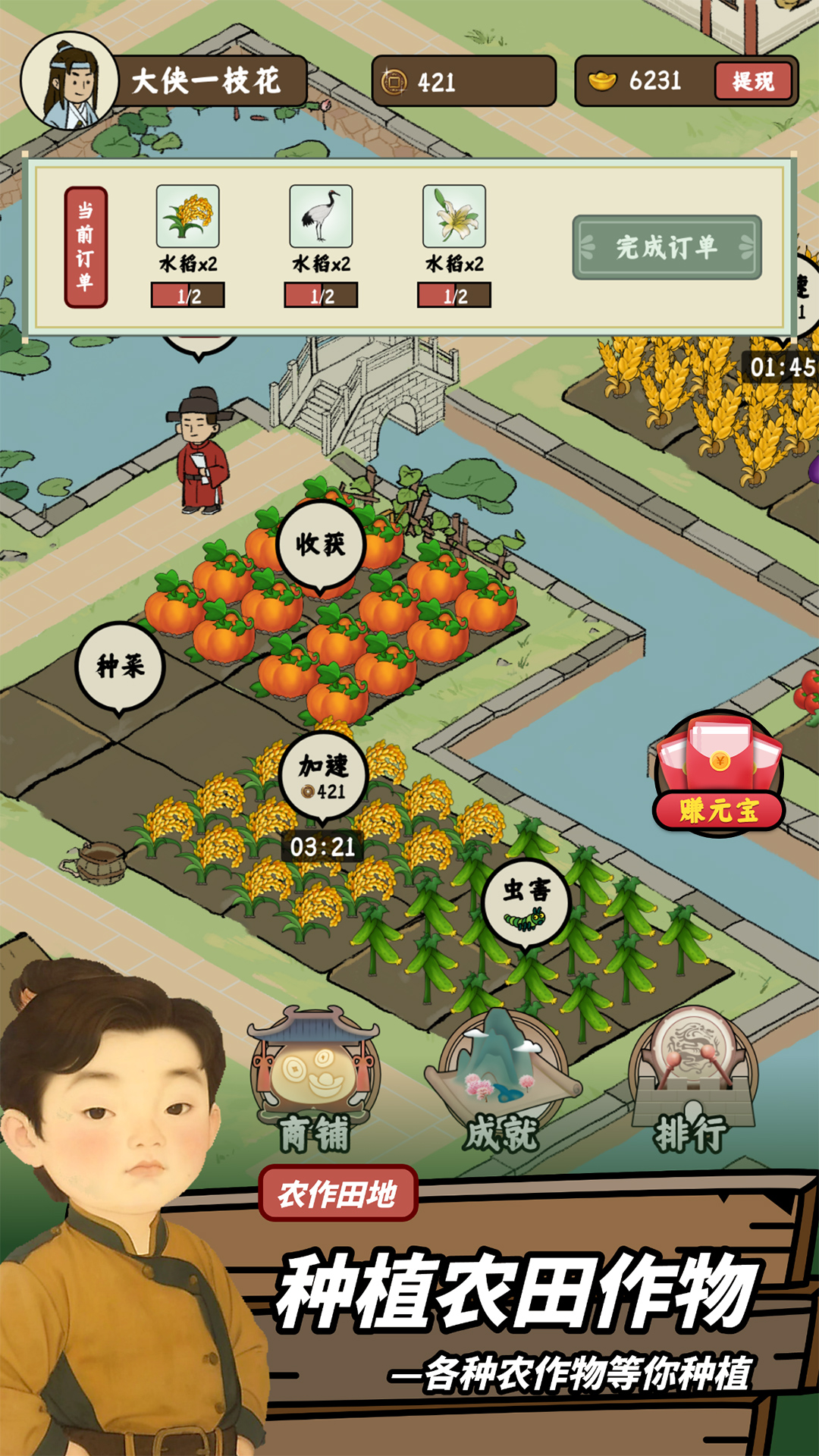Tap the gold ingot balance
The width and height of the screenshot is (819, 1456).
tap(641, 81)
